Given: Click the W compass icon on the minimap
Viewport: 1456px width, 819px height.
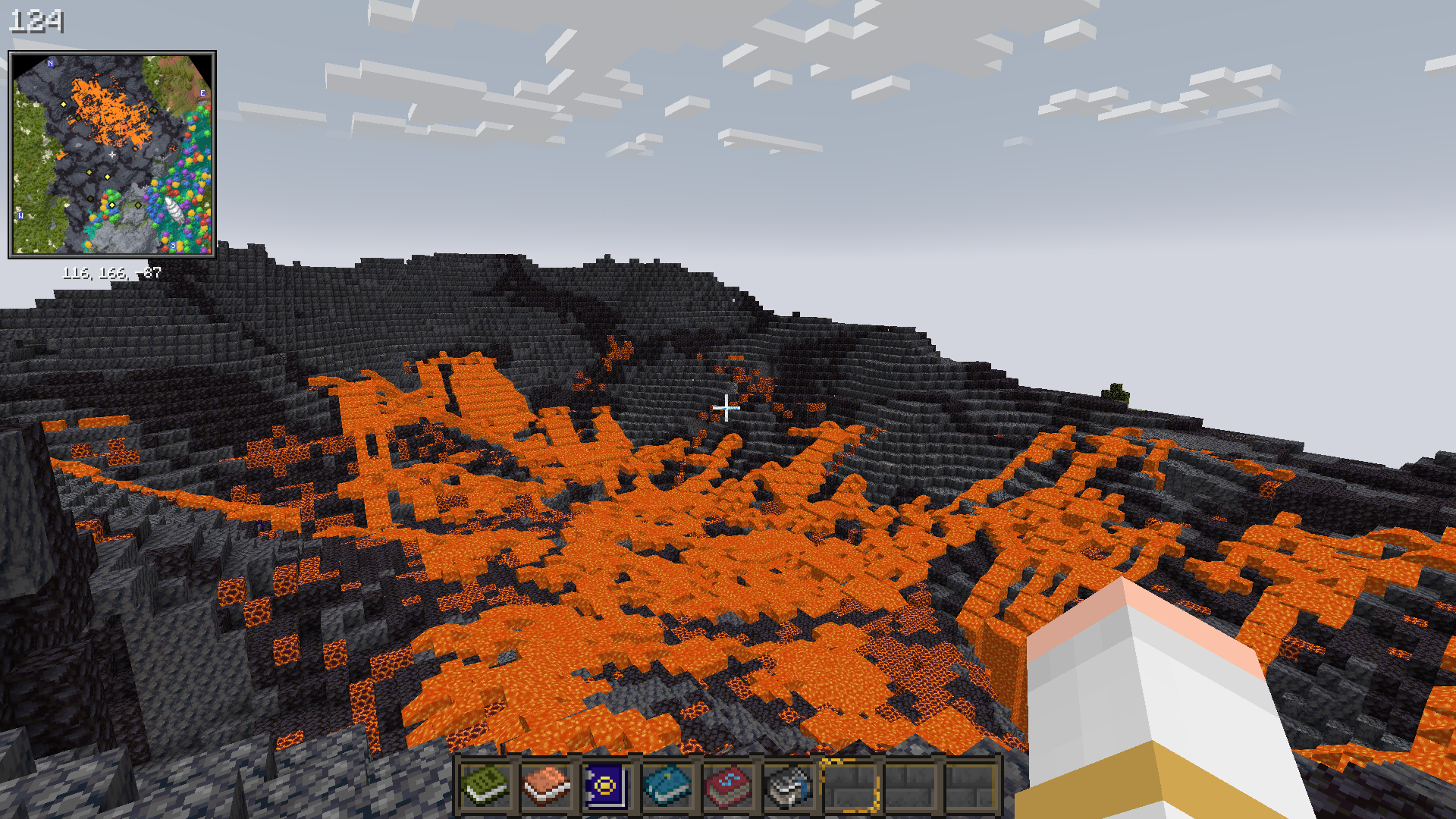Looking at the screenshot, I should pos(20,215).
